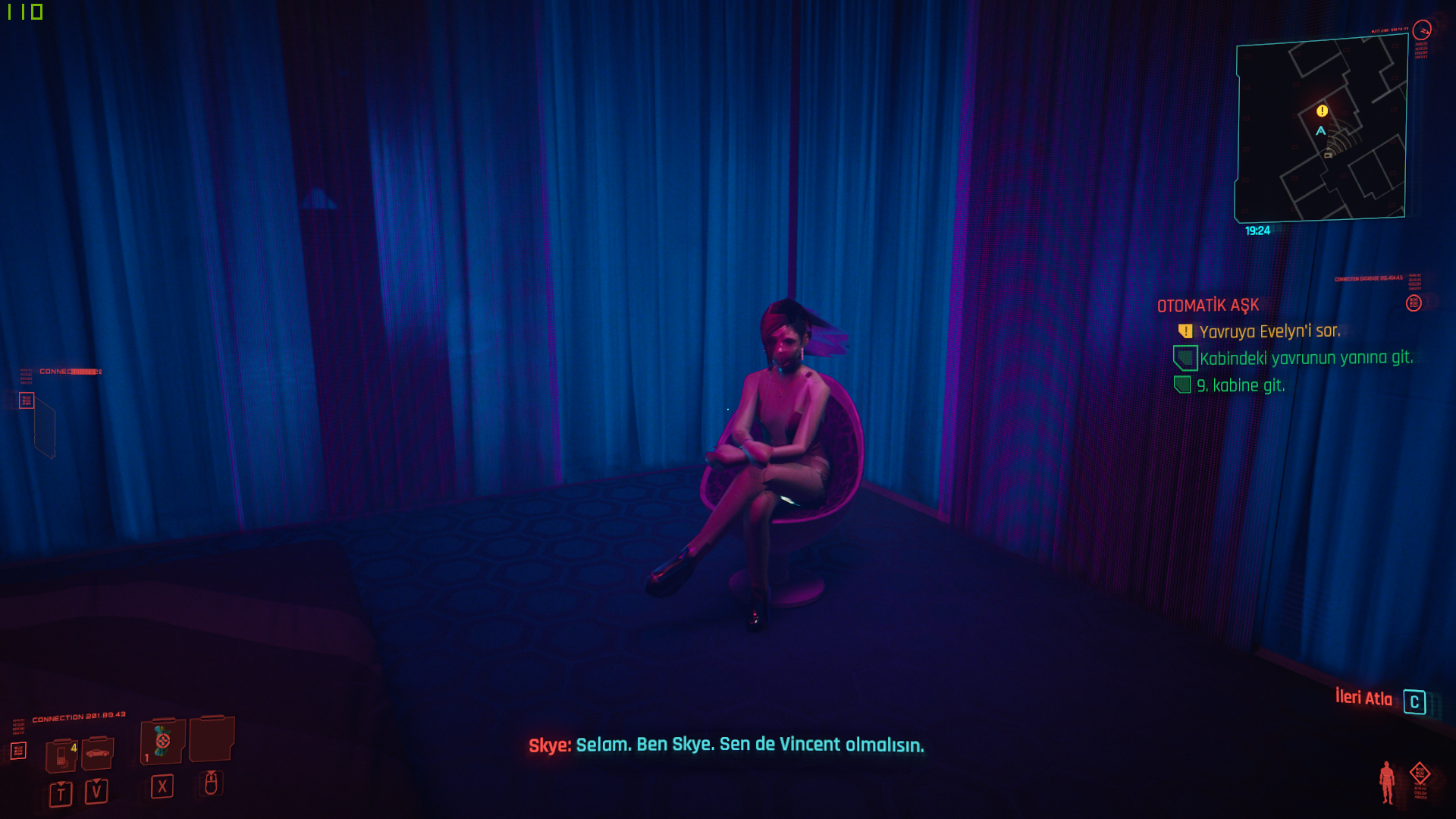
Task: Call vehicle with the car icon
Action: [97, 753]
